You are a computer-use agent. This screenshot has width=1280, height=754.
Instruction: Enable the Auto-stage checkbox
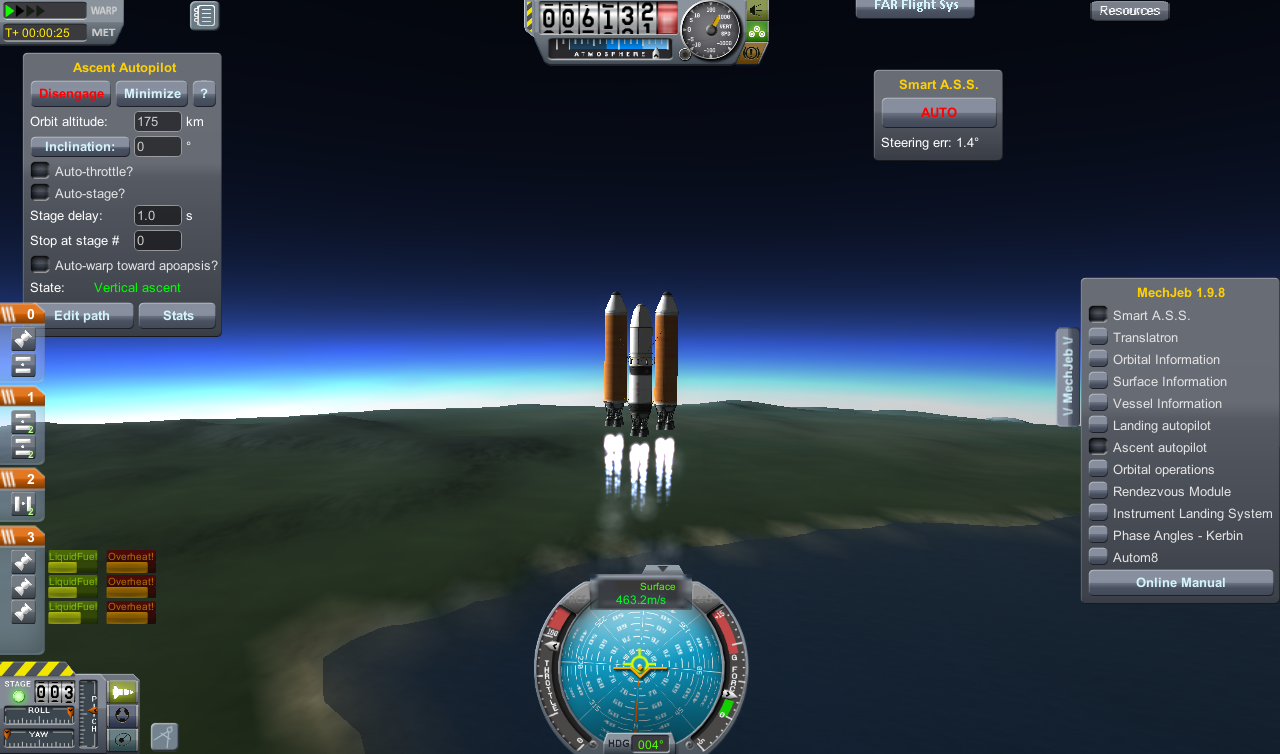tap(39, 192)
